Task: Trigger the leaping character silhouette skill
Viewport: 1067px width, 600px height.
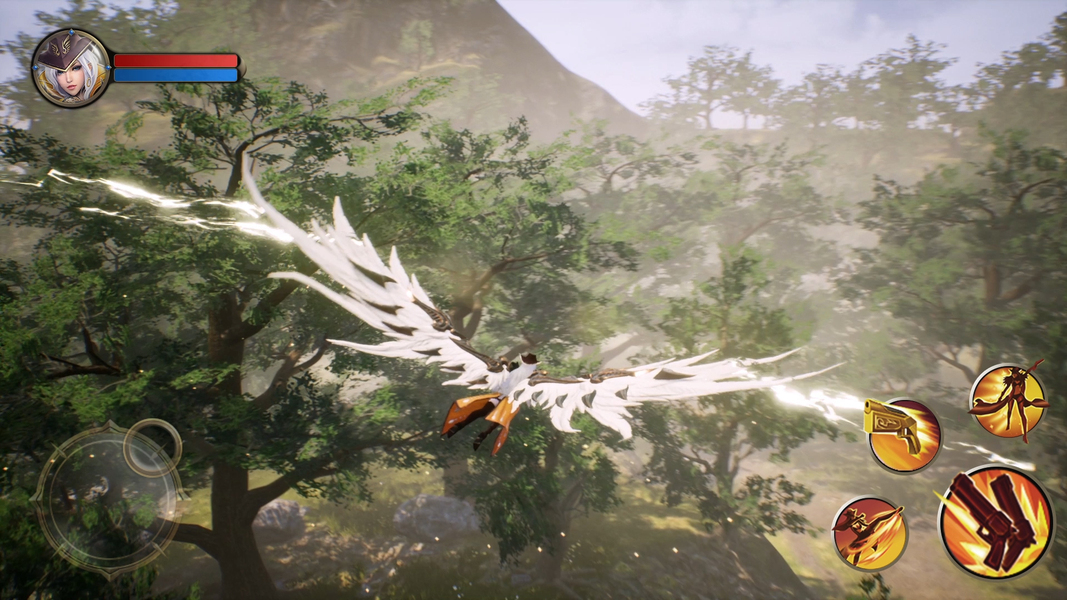Action: click(1007, 402)
